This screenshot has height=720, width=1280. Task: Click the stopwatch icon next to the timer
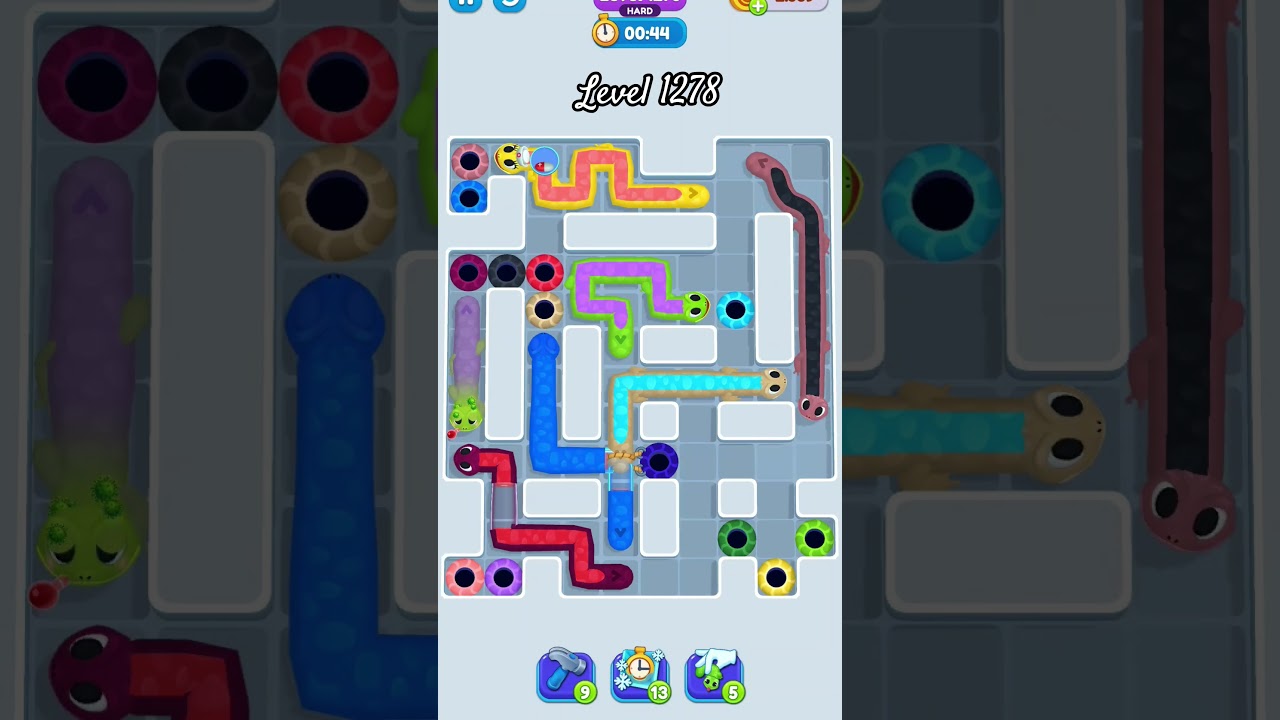click(604, 32)
